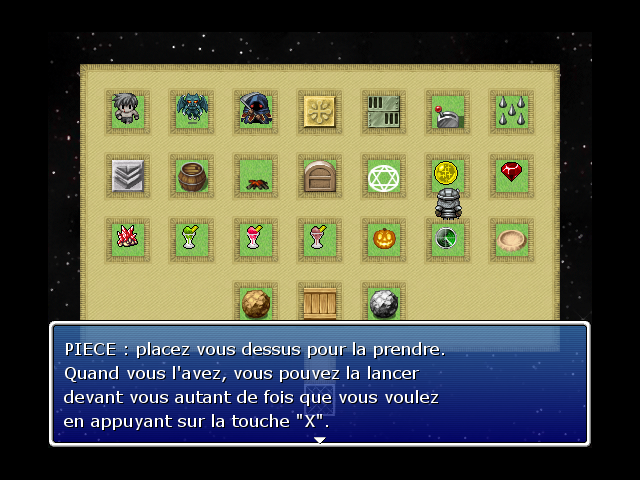Advance the dialogue with the white arrow

coord(320,439)
